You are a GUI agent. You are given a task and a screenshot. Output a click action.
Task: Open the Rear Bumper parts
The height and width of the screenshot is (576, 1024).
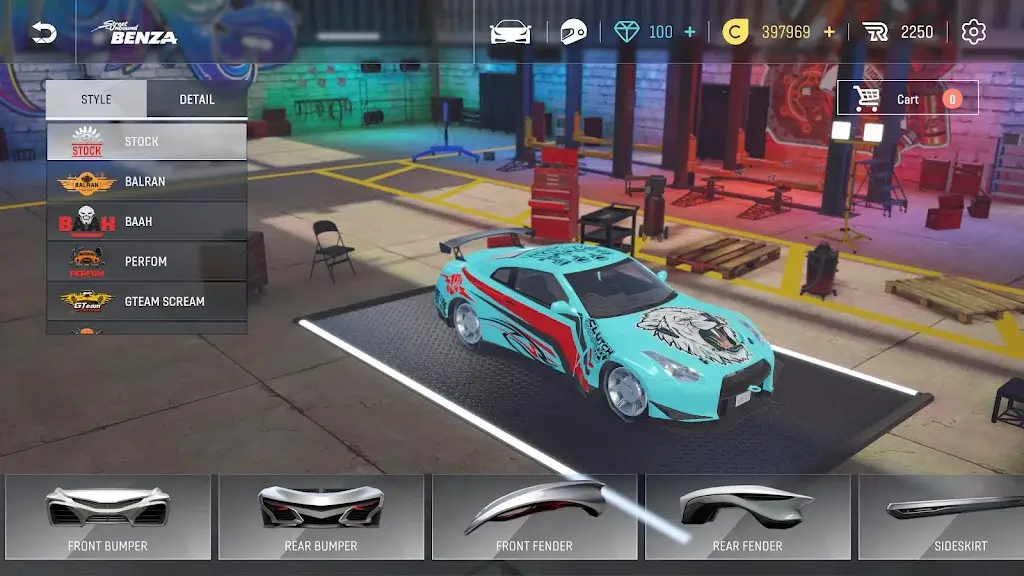[x=321, y=516]
